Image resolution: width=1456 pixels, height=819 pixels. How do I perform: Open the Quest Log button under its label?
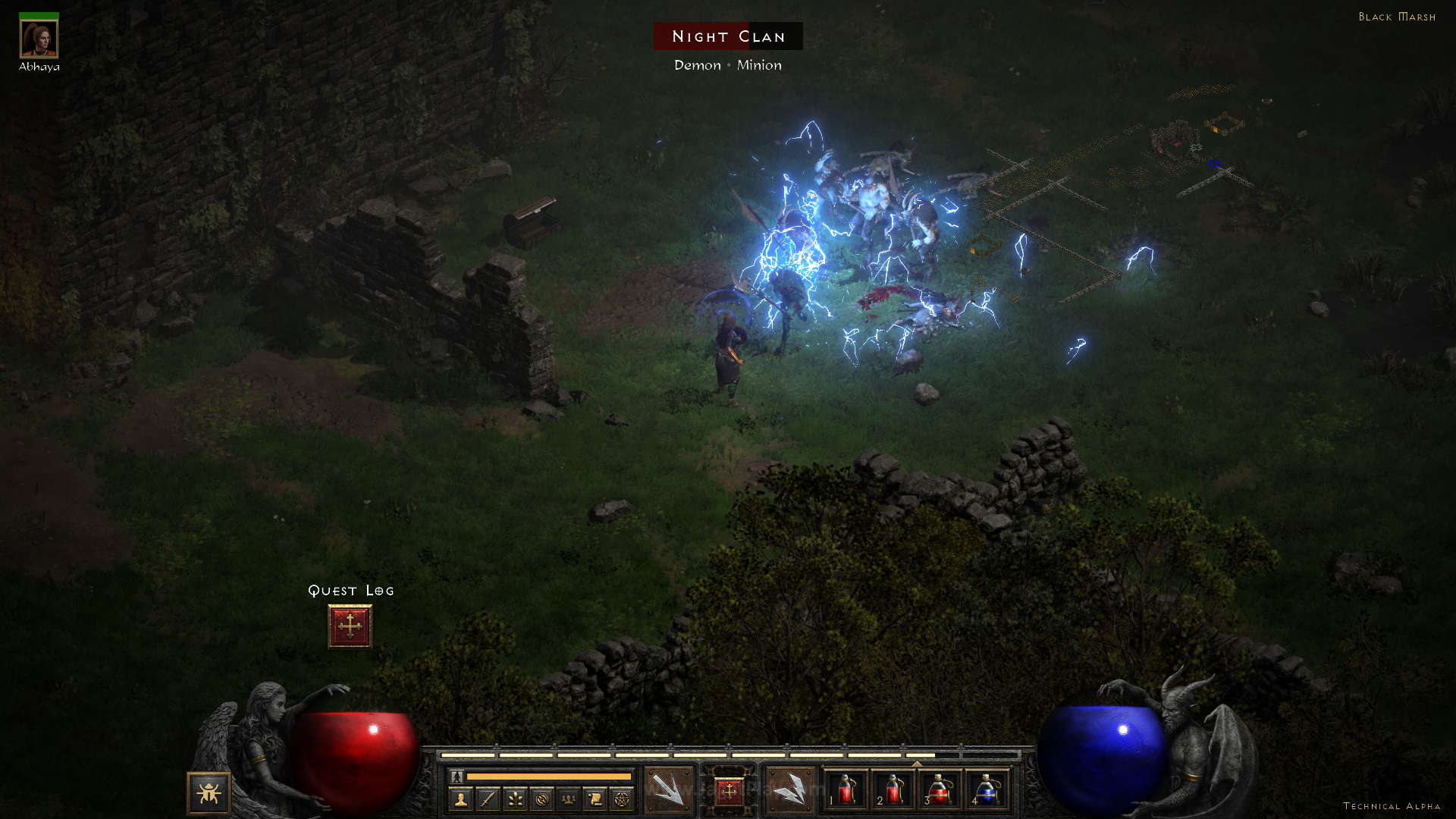pos(350,626)
